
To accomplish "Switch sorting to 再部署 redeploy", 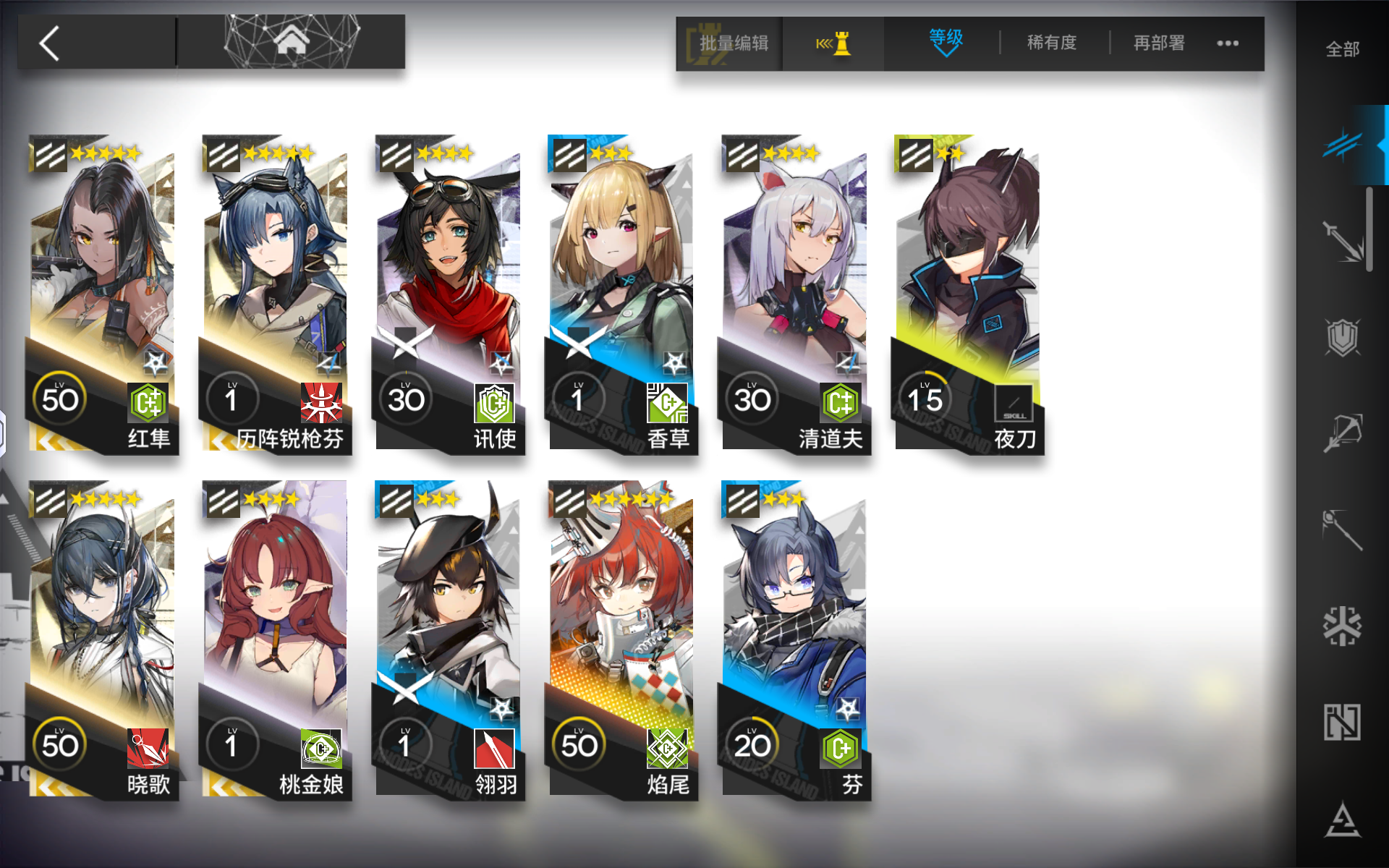I will (1156, 43).
